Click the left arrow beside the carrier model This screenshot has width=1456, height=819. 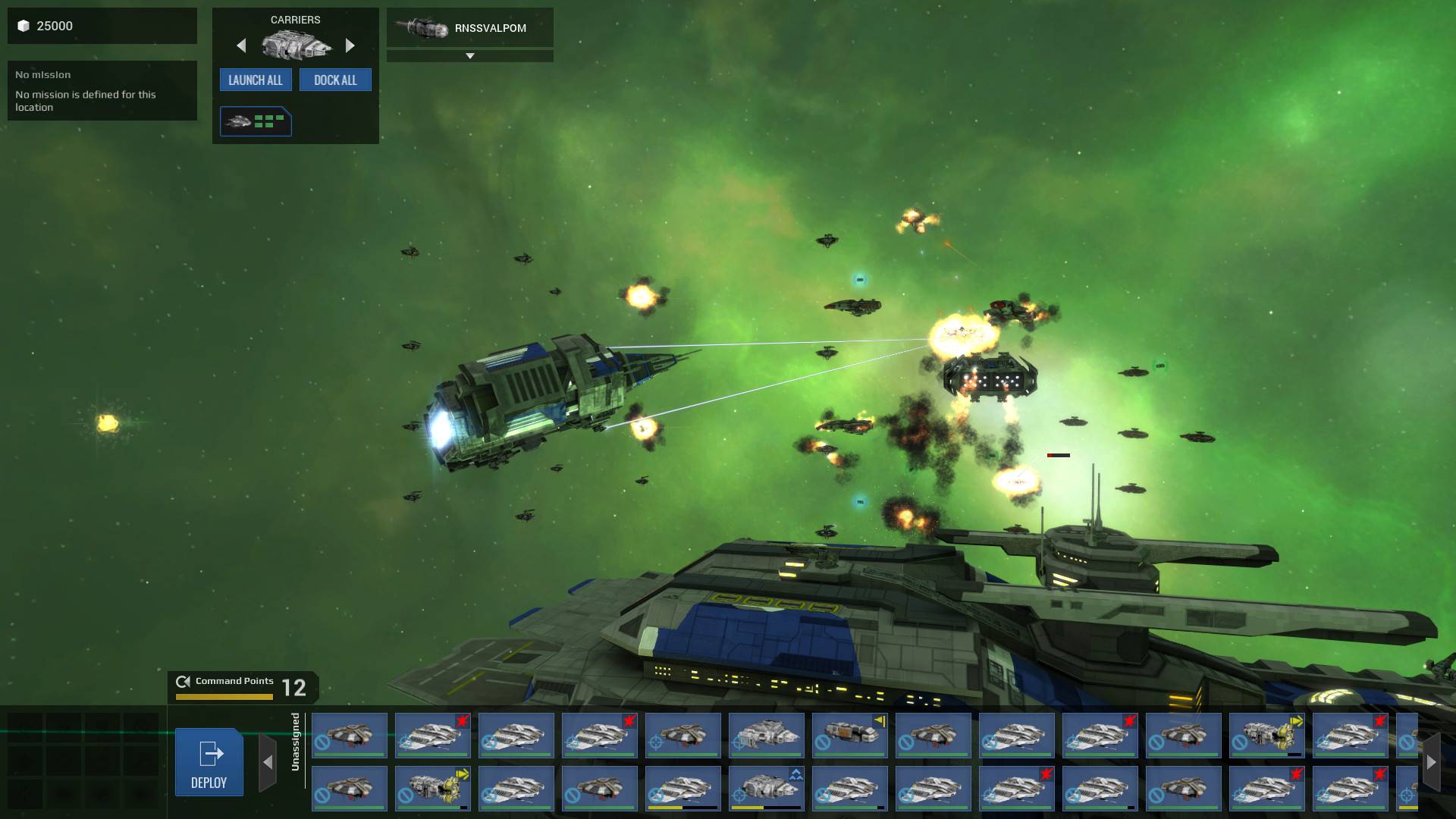click(x=241, y=46)
